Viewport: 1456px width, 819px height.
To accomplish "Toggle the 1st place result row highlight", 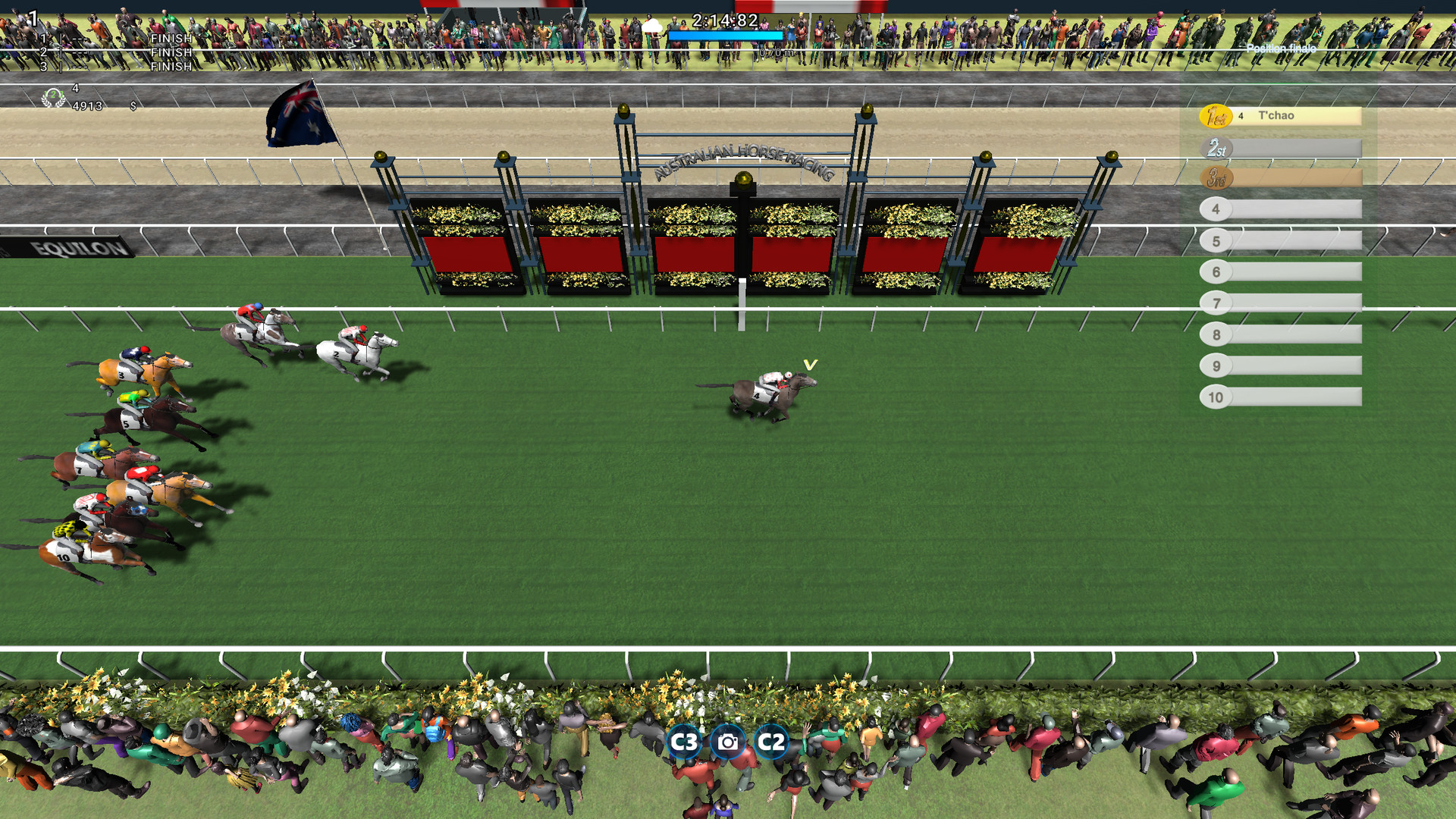I will (1304, 115).
